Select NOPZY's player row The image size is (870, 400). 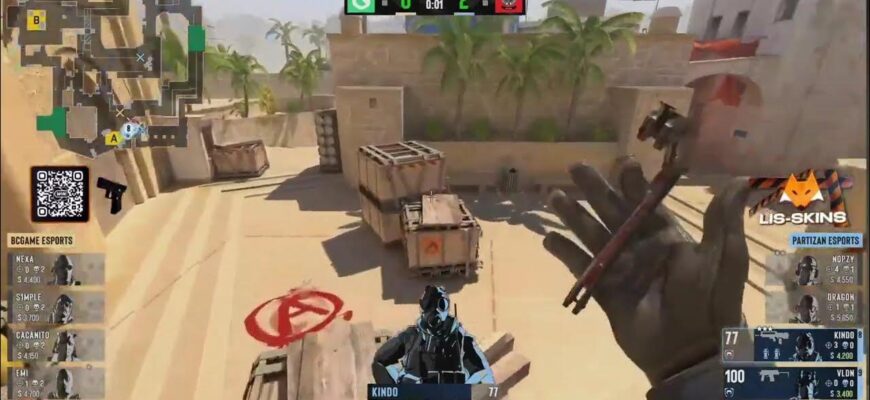(x=814, y=268)
